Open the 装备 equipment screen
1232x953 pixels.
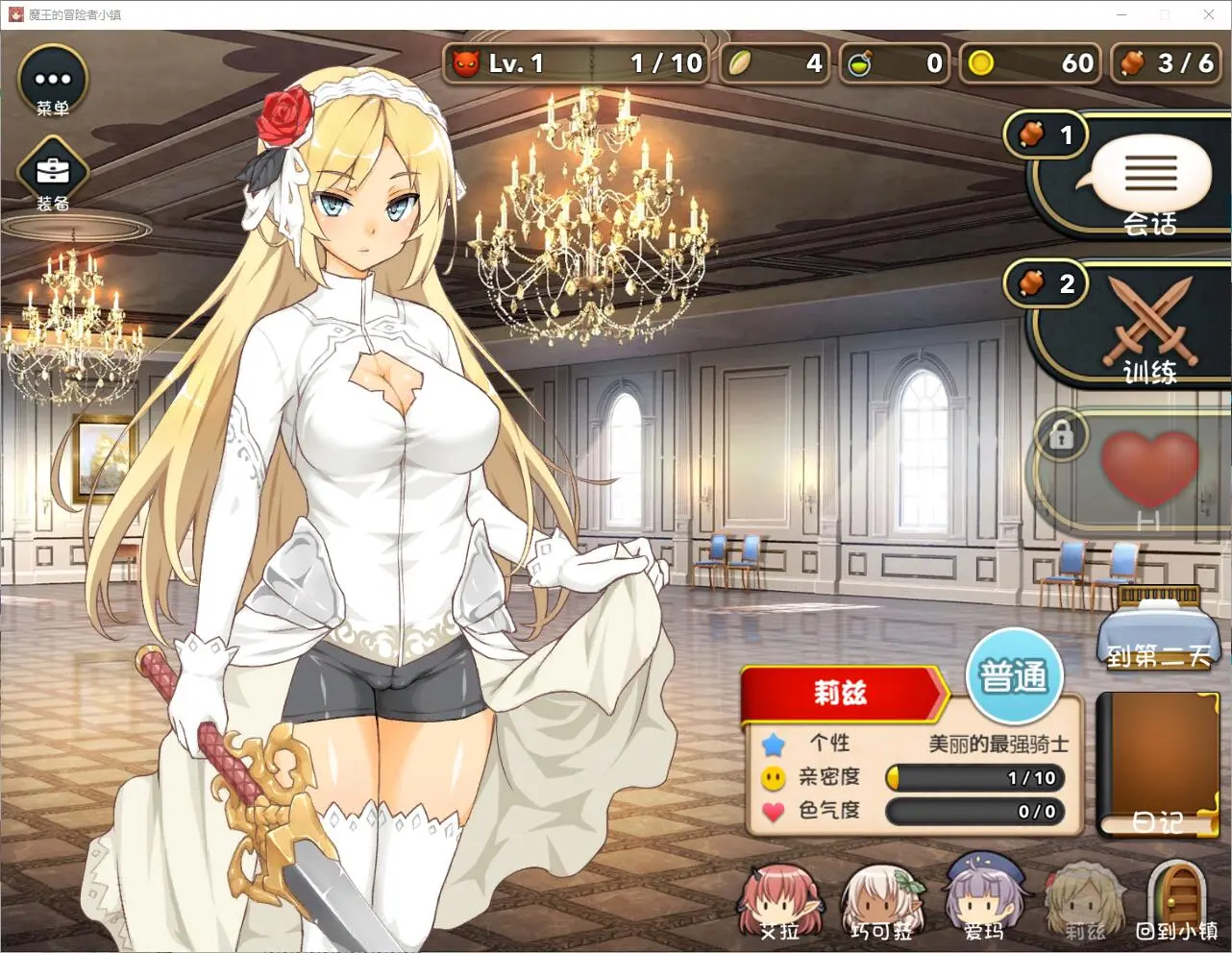point(53,175)
